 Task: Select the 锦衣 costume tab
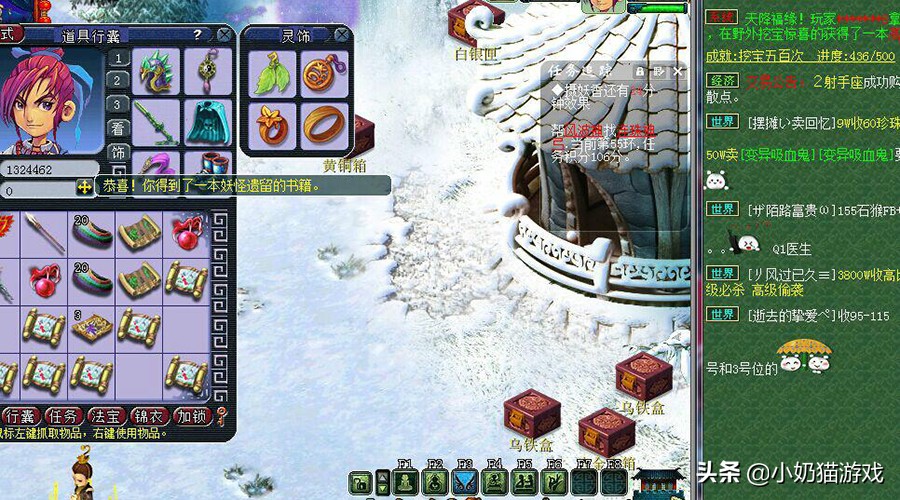(x=150, y=416)
